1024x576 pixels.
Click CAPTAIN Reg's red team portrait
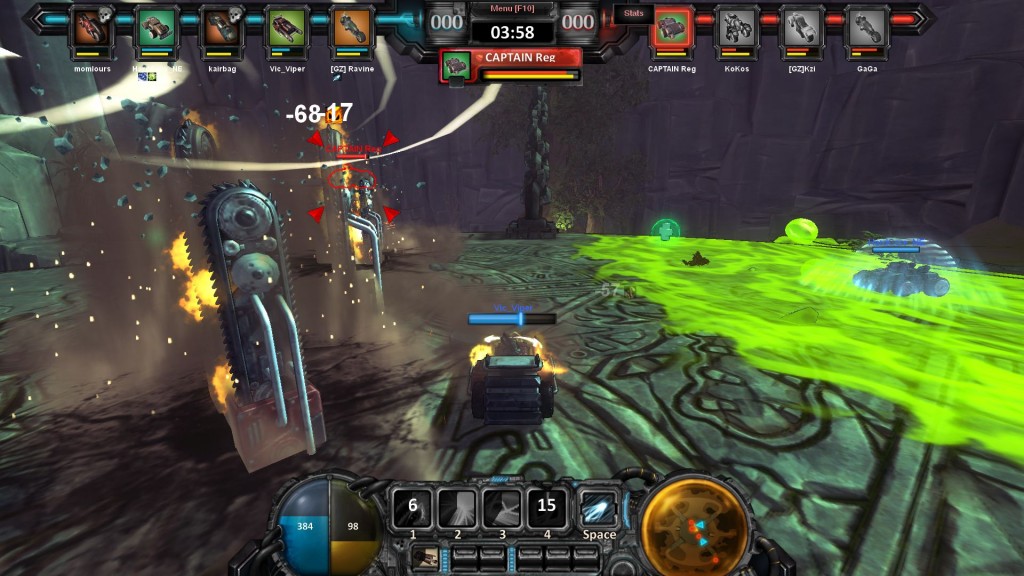[672, 29]
